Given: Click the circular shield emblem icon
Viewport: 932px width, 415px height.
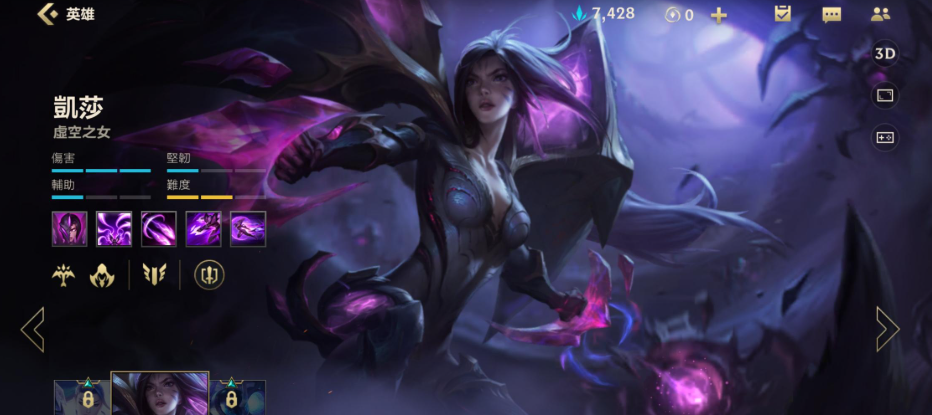Looking at the screenshot, I should point(209,275).
